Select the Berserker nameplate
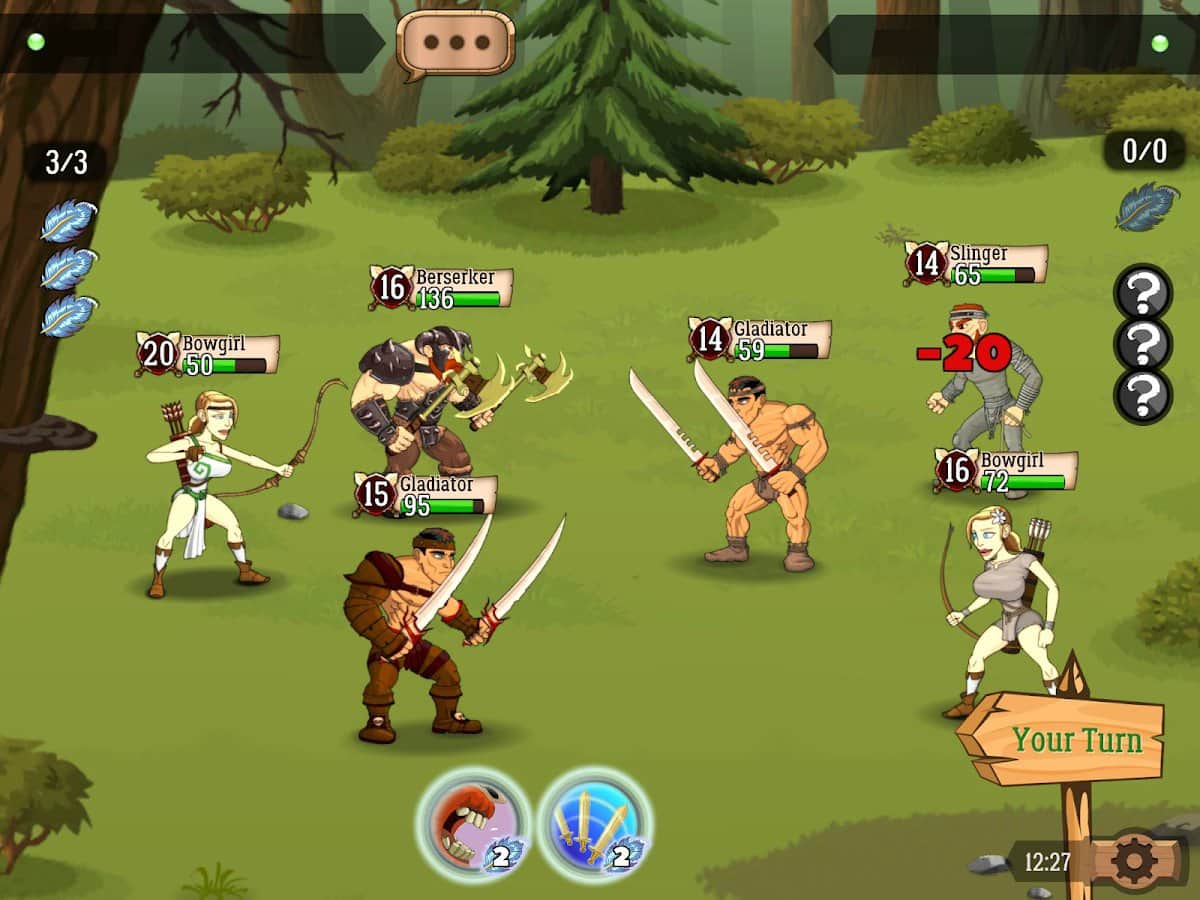Image resolution: width=1200 pixels, height=900 pixels. click(441, 288)
